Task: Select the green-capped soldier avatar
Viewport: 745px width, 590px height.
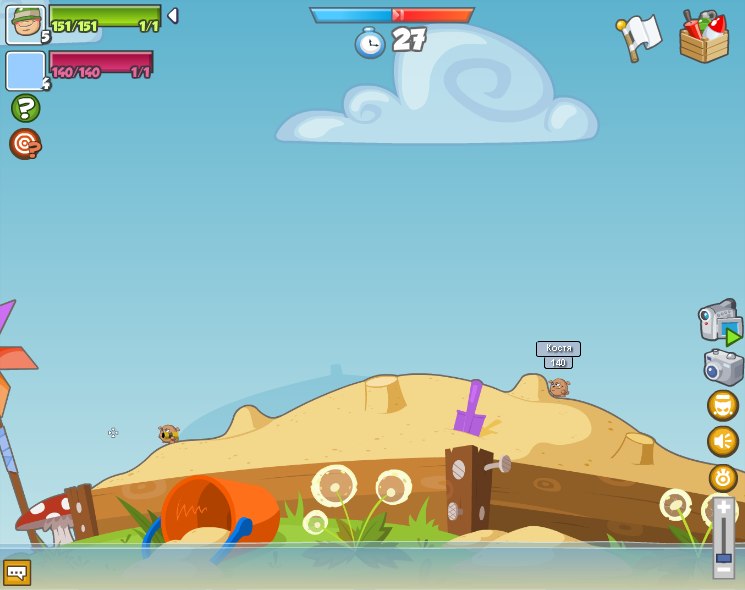Action: [25, 24]
